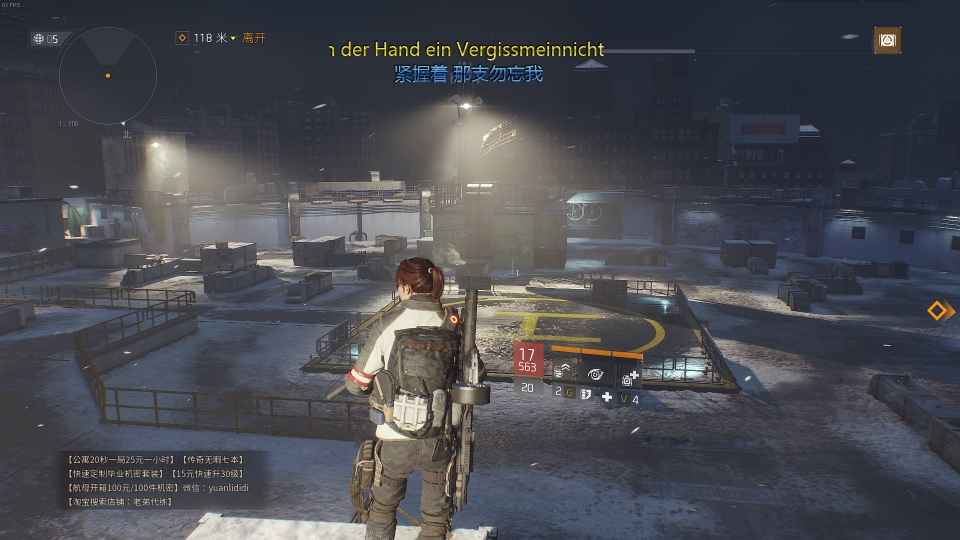Click the globe group counter icon
Image resolution: width=960 pixels, height=540 pixels.
point(39,39)
